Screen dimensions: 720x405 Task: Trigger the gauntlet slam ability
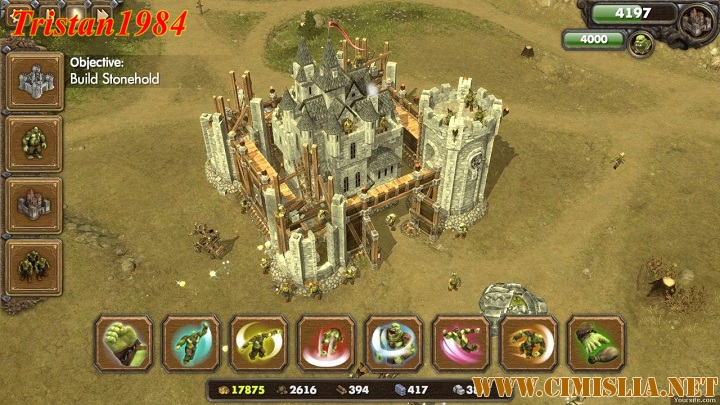pos(596,343)
